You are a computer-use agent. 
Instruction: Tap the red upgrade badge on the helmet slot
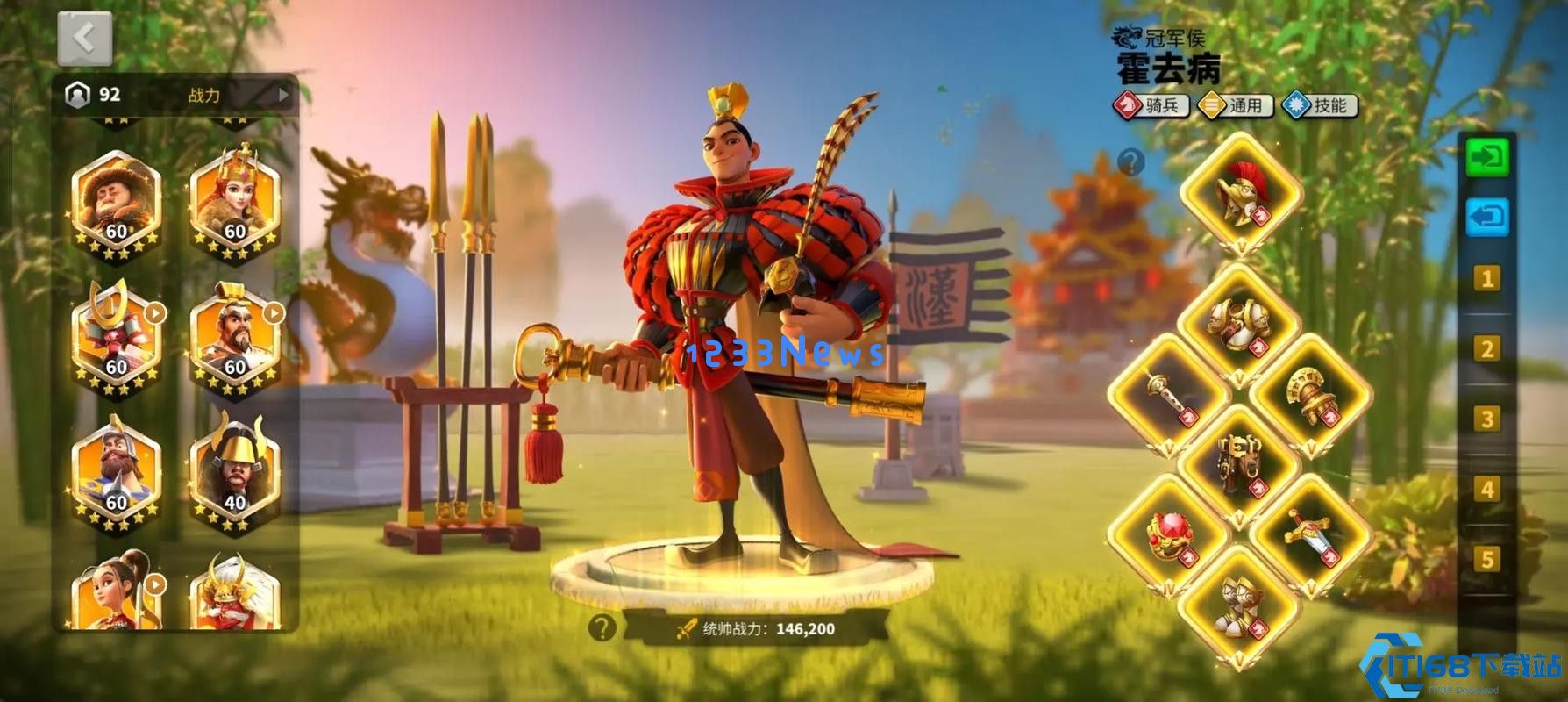1261,216
